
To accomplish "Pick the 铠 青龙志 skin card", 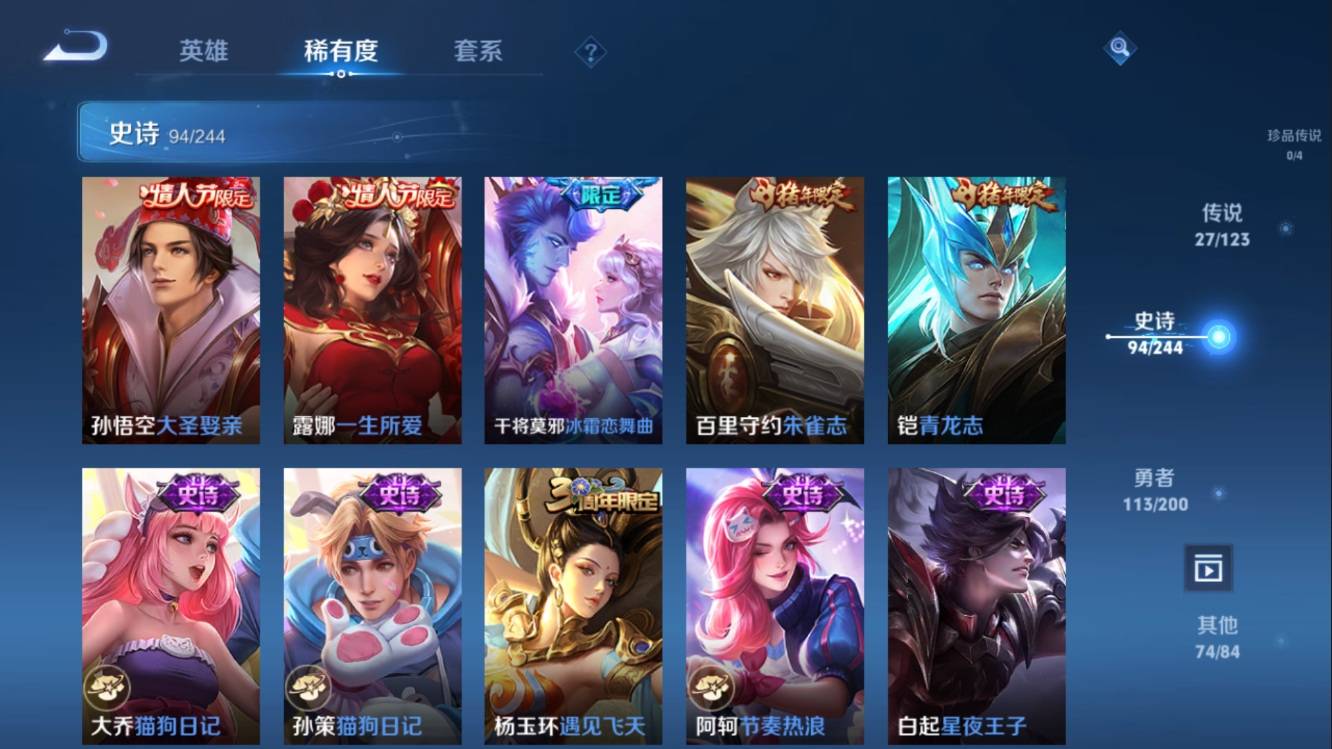I will click(976, 310).
